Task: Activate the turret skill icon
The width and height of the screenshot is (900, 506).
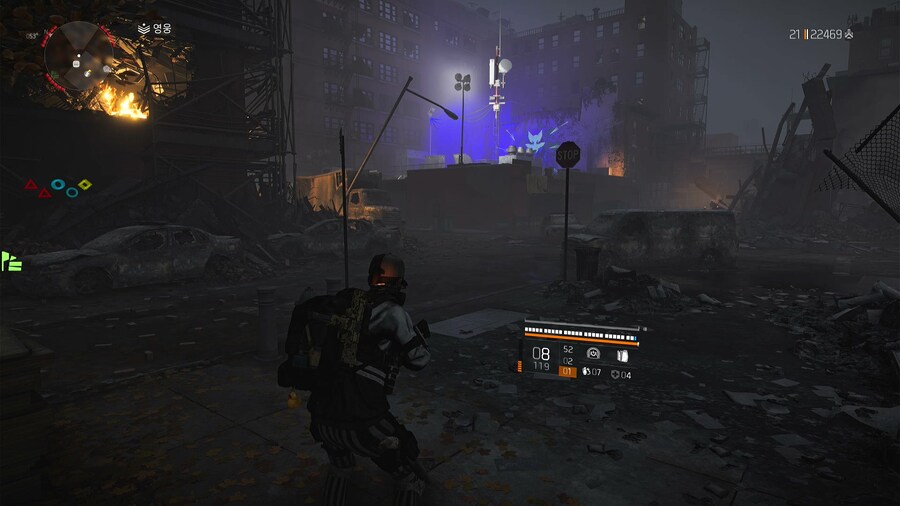Action: click(x=593, y=354)
